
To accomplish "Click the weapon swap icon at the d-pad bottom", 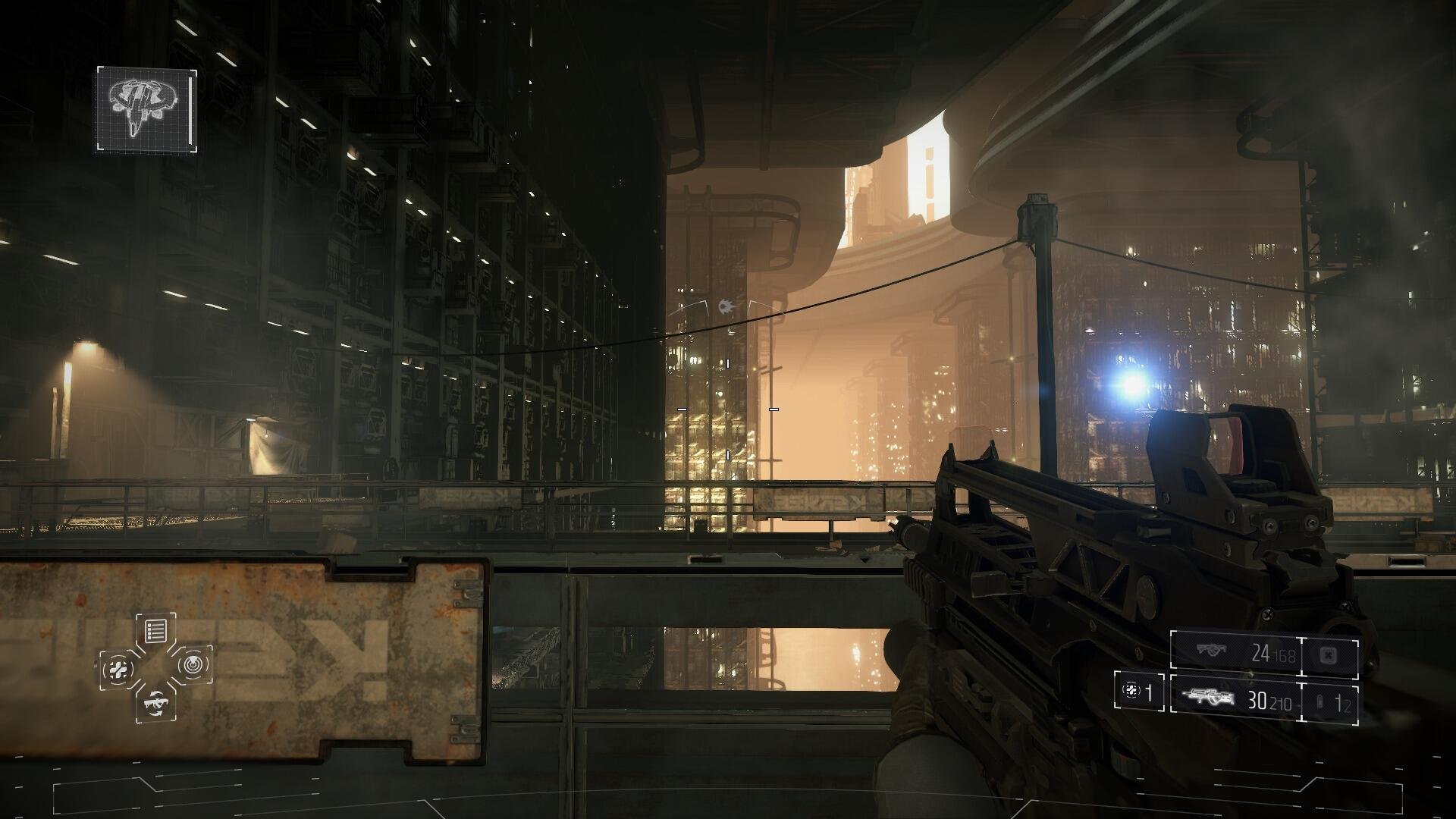I will (156, 704).
